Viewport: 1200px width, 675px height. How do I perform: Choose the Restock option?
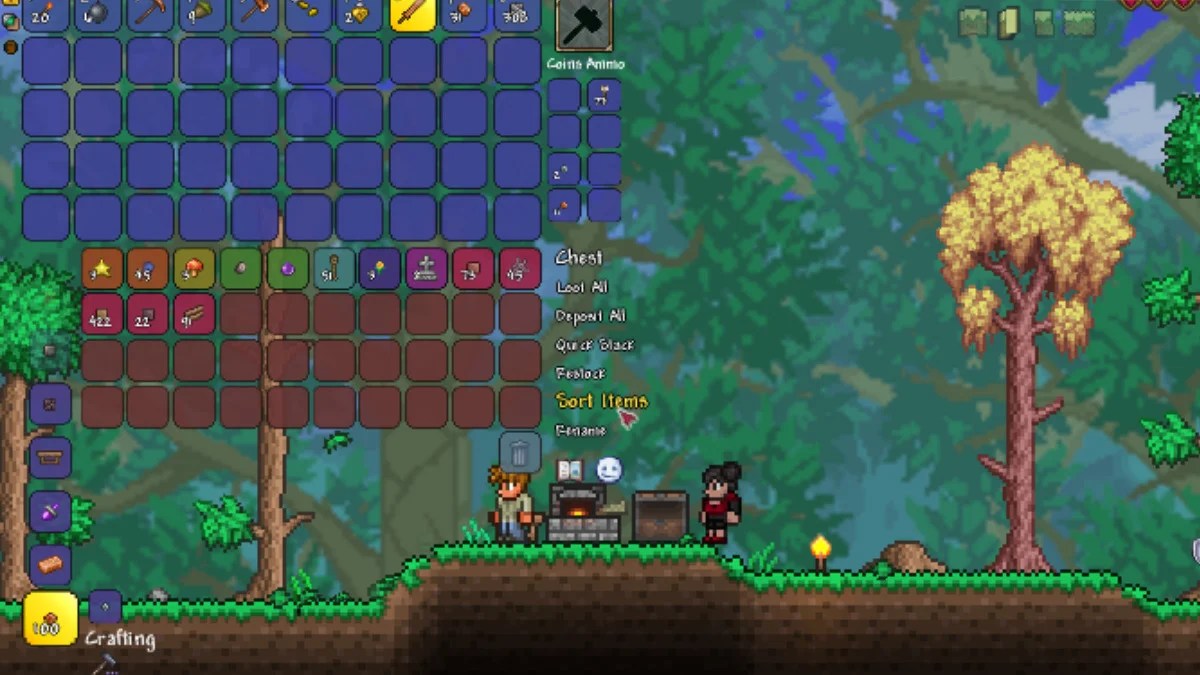click(x=581, y=373)
